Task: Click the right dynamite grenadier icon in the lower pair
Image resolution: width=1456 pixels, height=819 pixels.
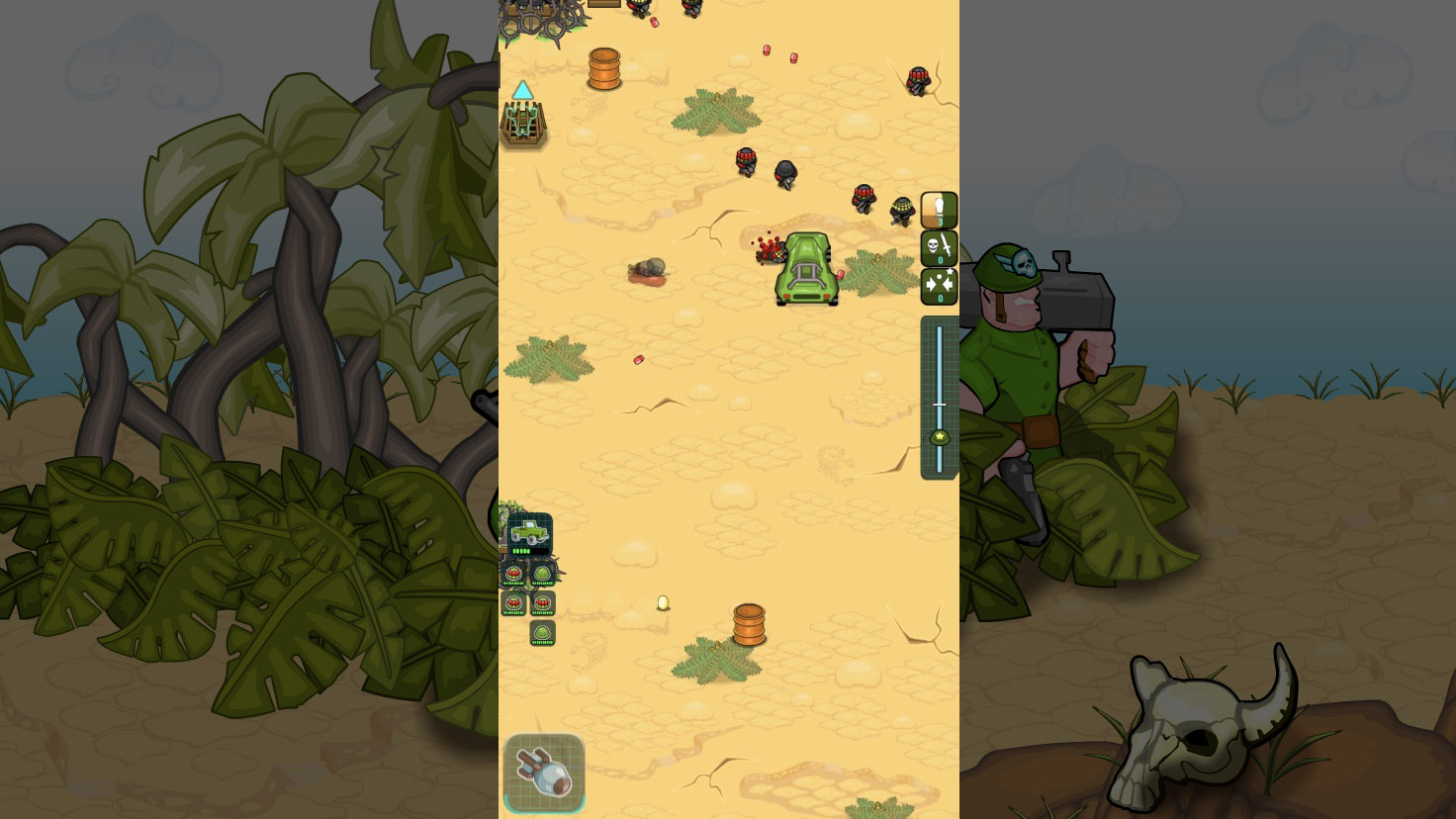Action: coord(543,603)
